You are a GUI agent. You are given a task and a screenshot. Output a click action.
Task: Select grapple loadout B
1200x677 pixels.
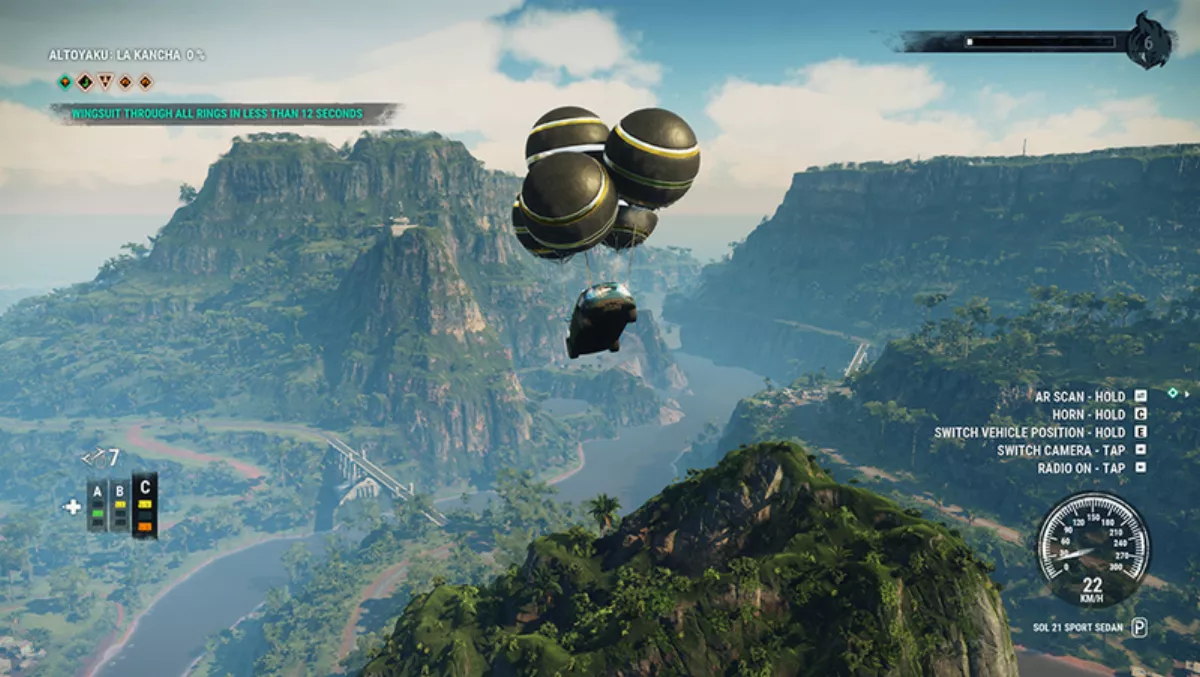tap(120, 505)
